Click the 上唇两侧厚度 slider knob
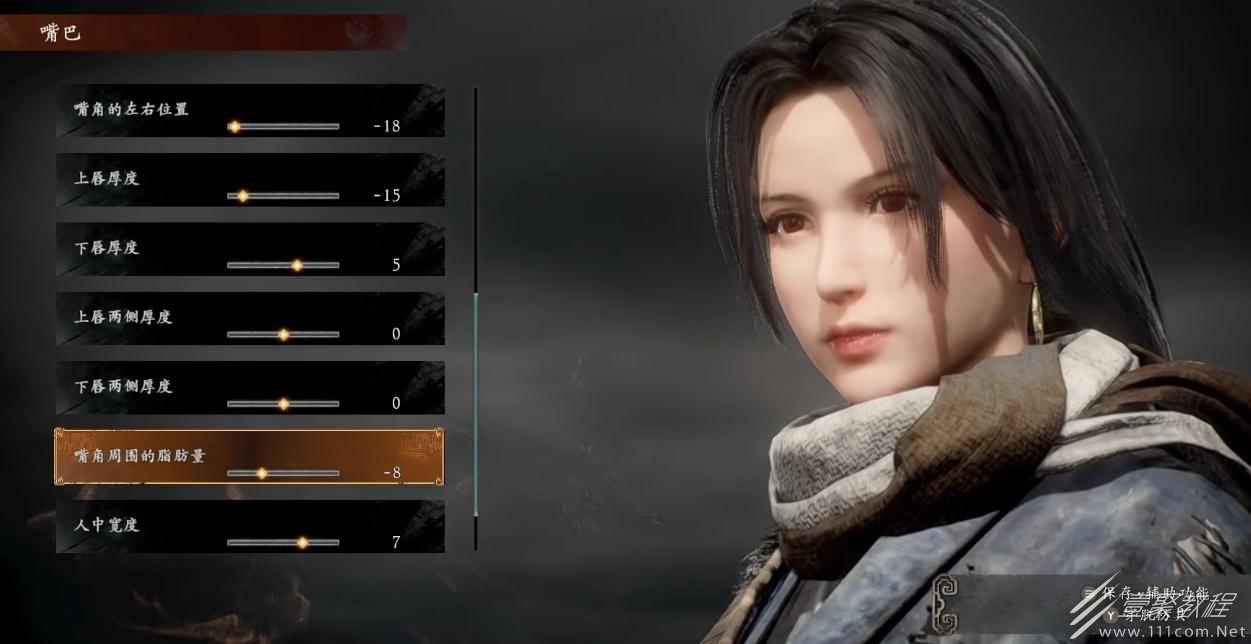The width and height of the screenshot is (1251, 644). (283, 335)
